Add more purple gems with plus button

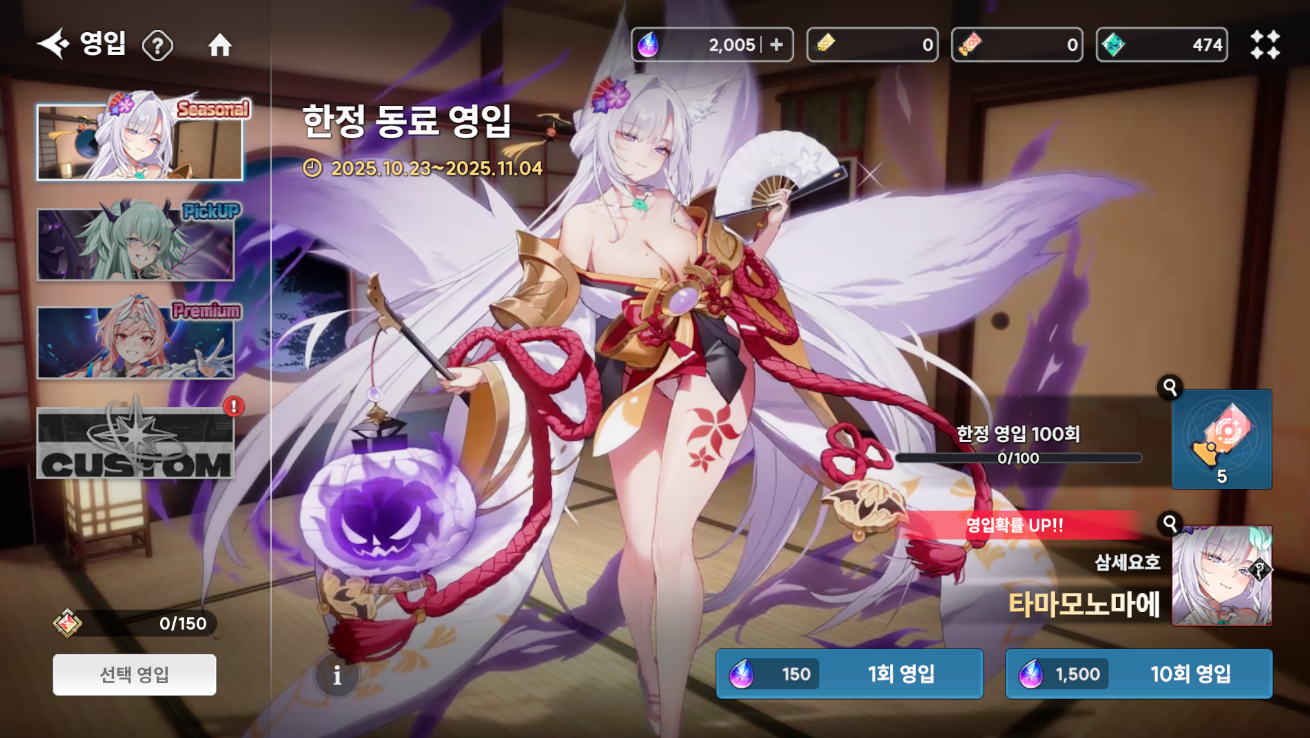coord(777,45)
